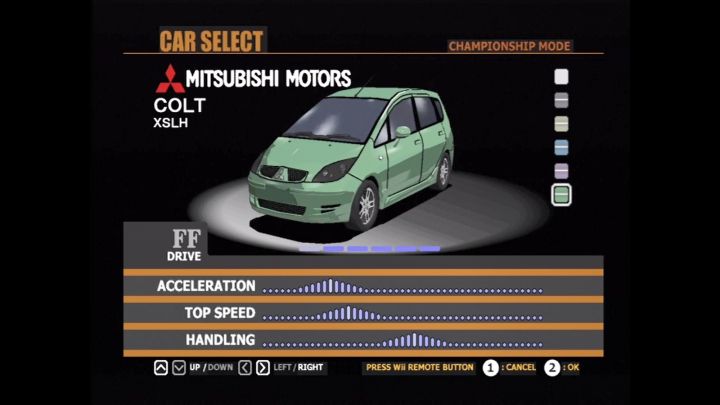Pick the beige car color swatch
This screenshot has height=405, width=720.
click(x=562, y=124)
